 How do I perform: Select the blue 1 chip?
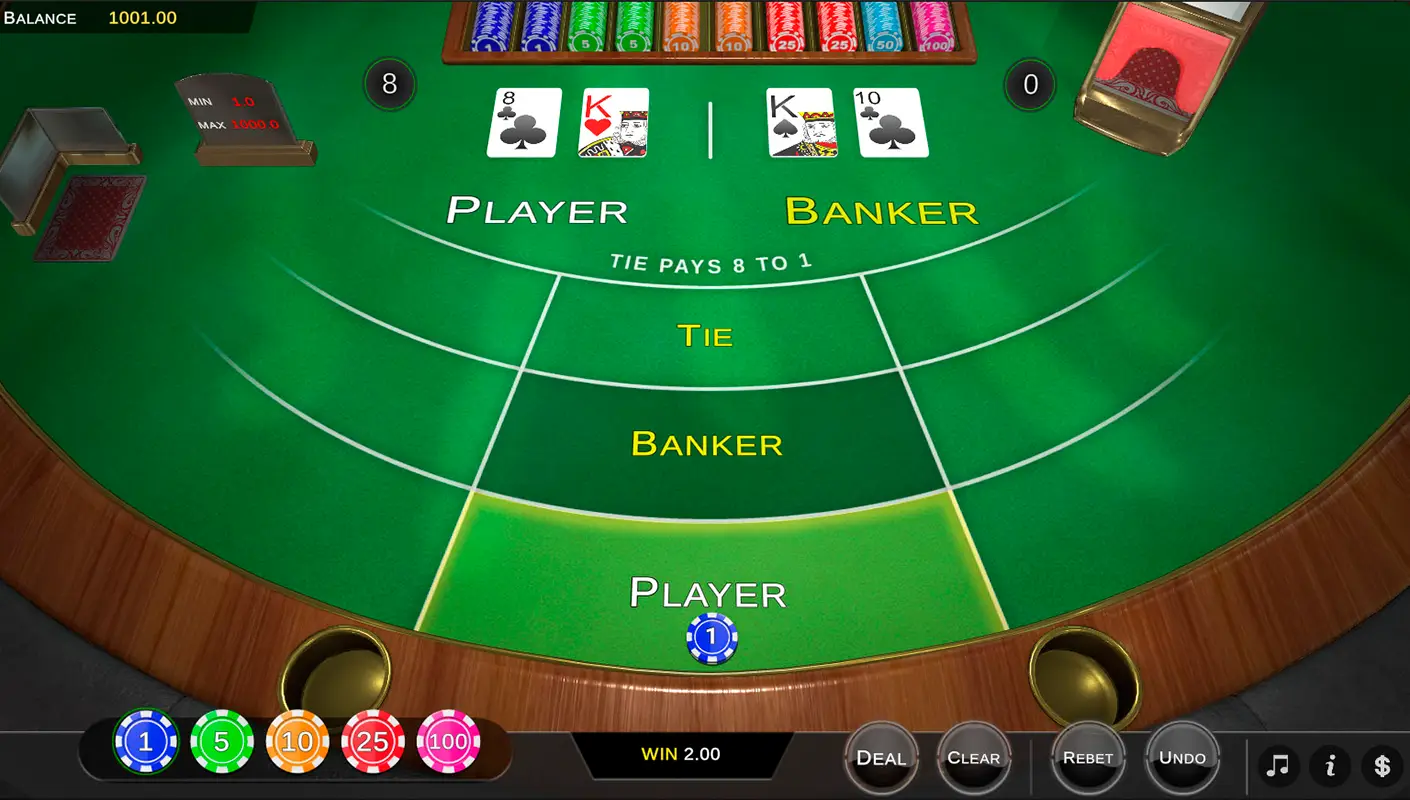point(146,742)
